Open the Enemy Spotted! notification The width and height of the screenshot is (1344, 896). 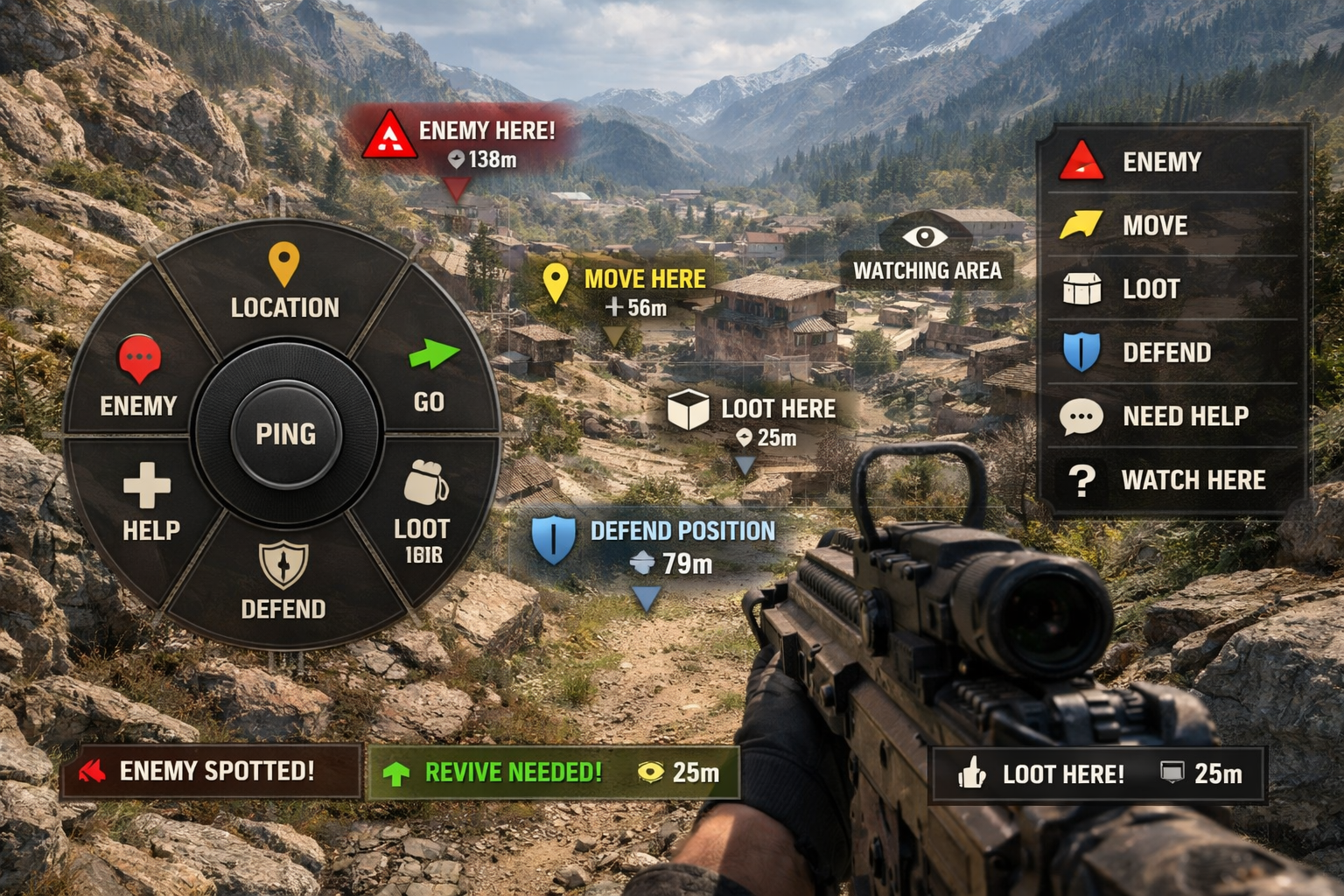211,771
